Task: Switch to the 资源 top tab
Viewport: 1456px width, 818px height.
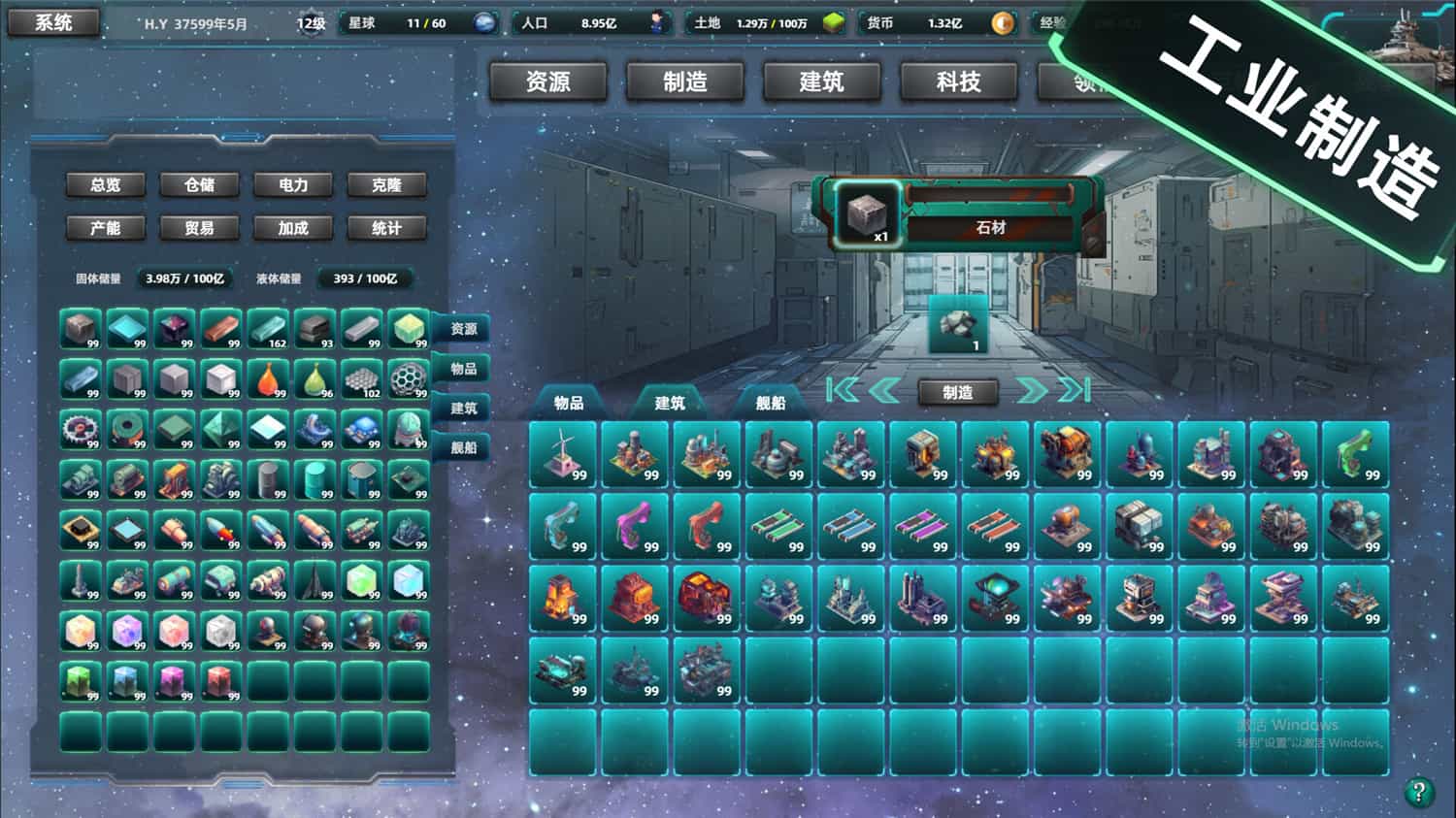Action: pyautogui.click(x=548, y=82)
